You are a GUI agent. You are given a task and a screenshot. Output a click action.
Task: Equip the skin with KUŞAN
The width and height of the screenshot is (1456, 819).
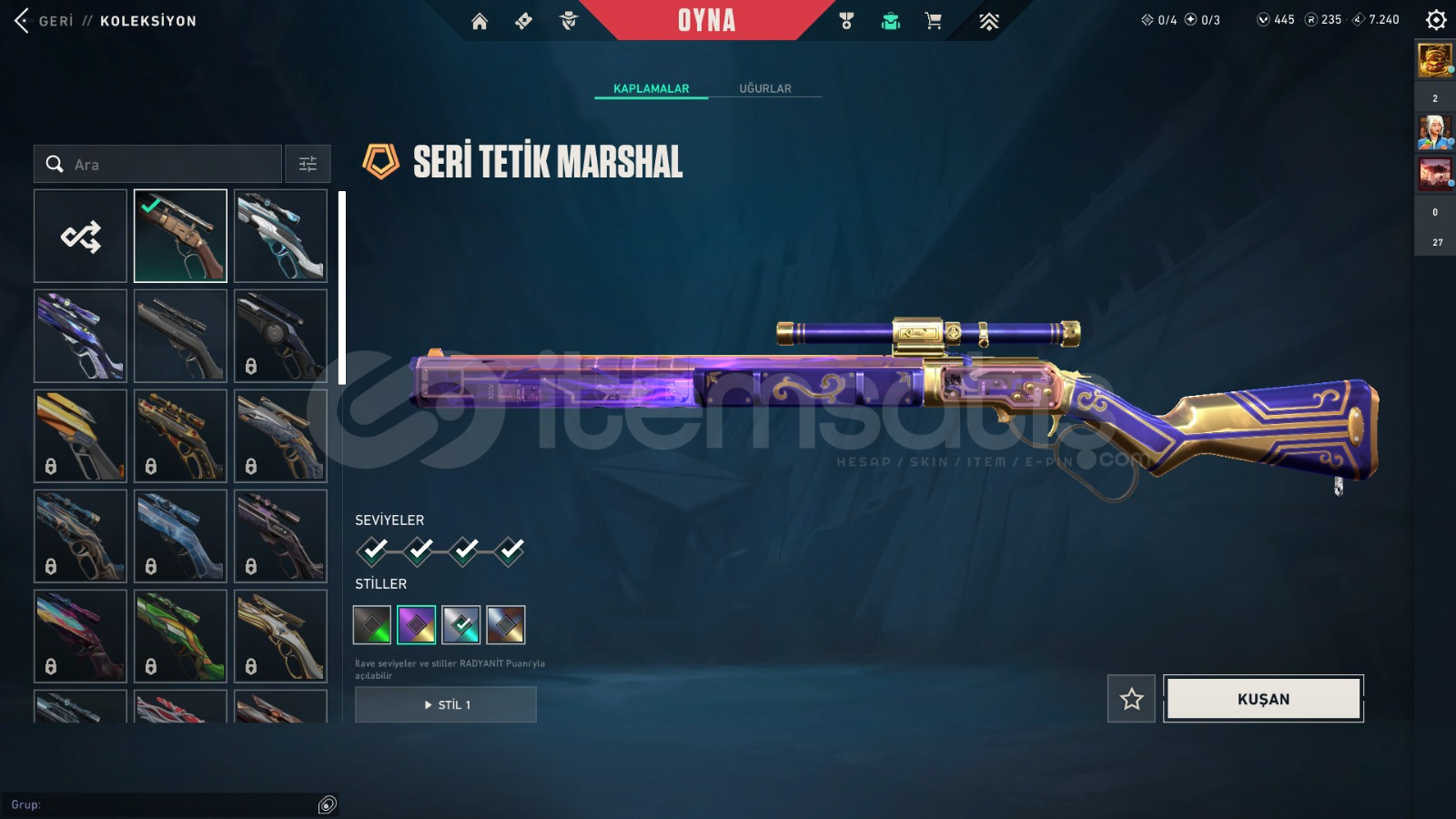pos(1263,699)
